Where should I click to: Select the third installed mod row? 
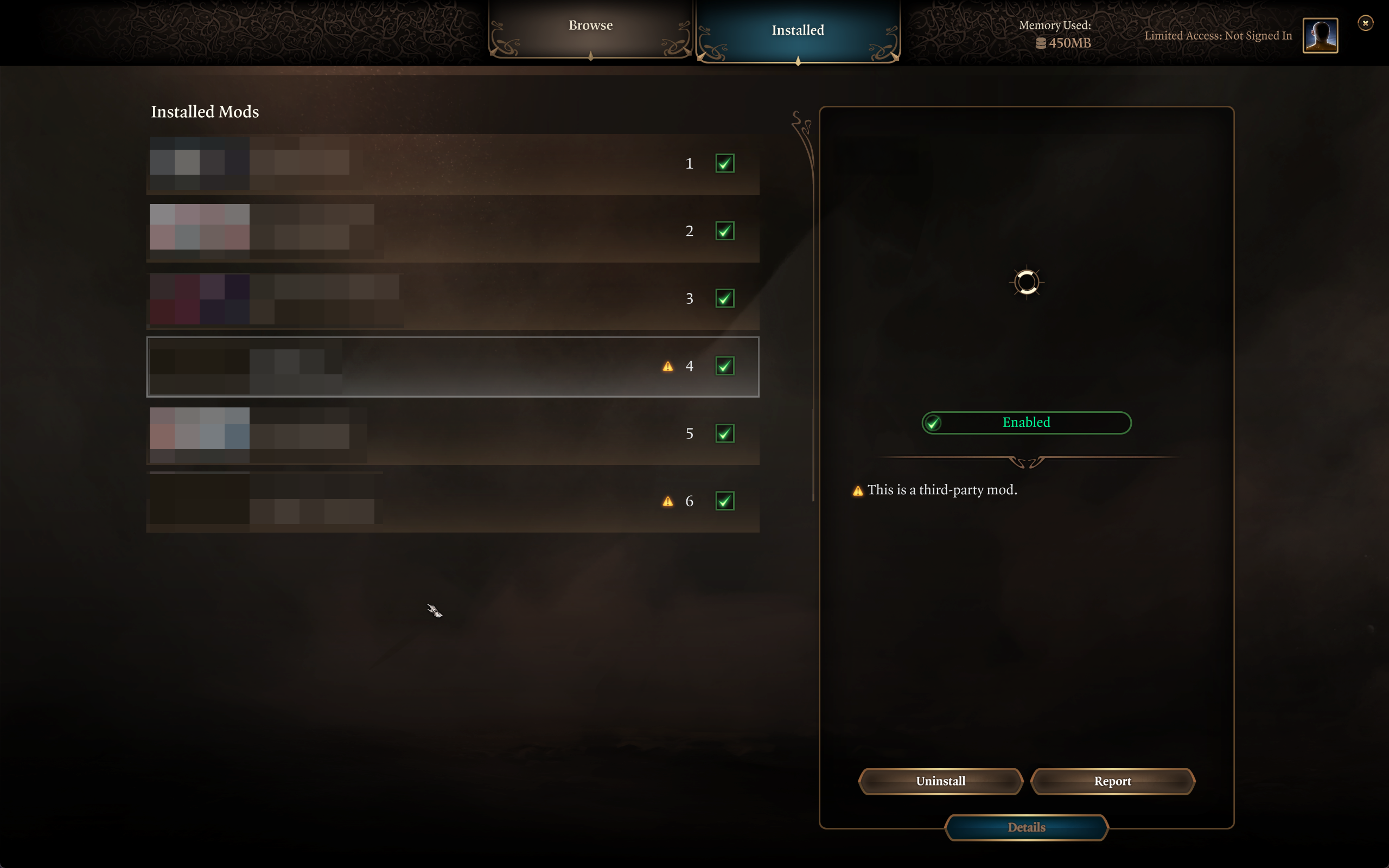[x=453, y=298]
